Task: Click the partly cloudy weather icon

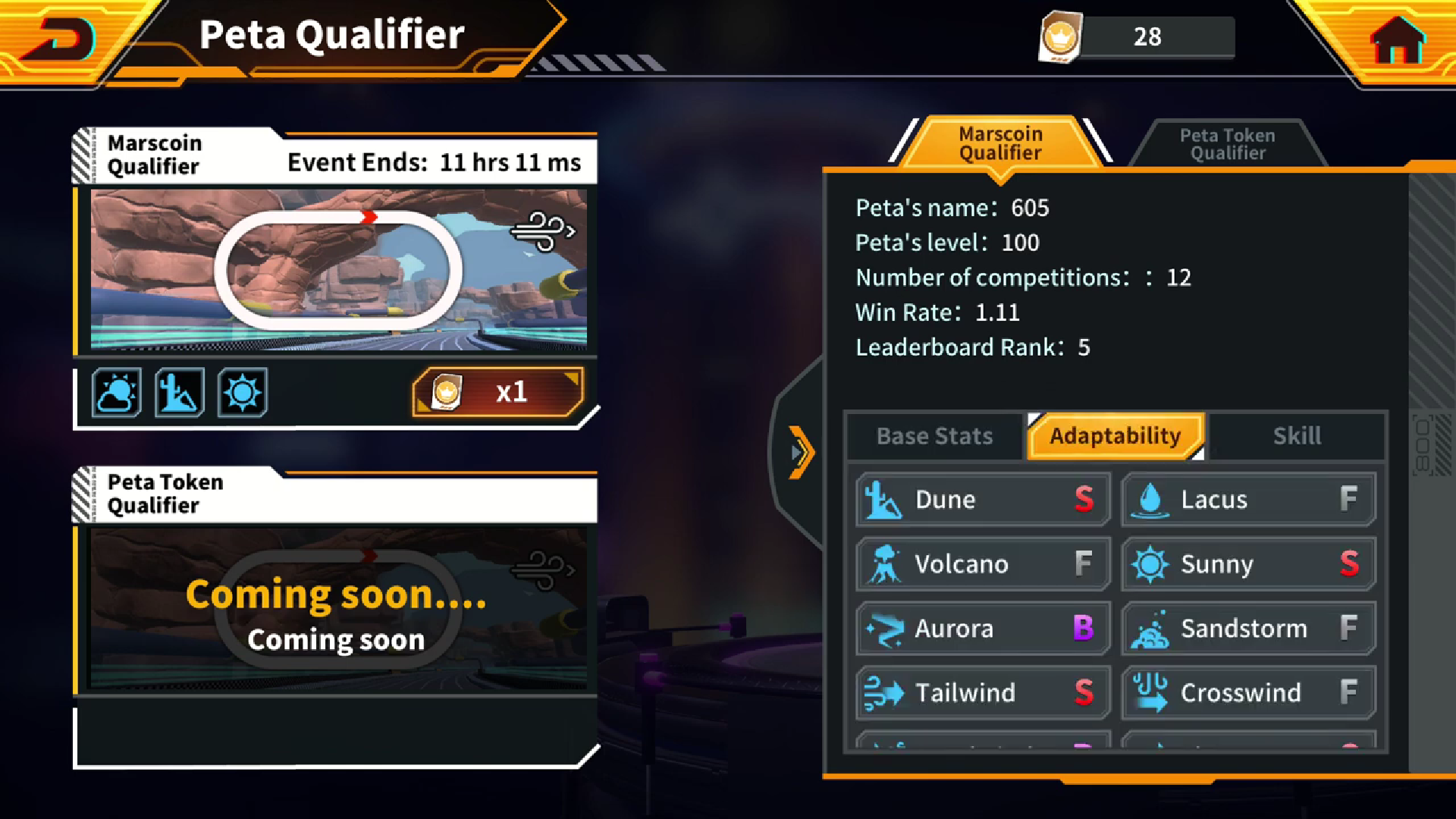Action: click(x=117, y=393)
